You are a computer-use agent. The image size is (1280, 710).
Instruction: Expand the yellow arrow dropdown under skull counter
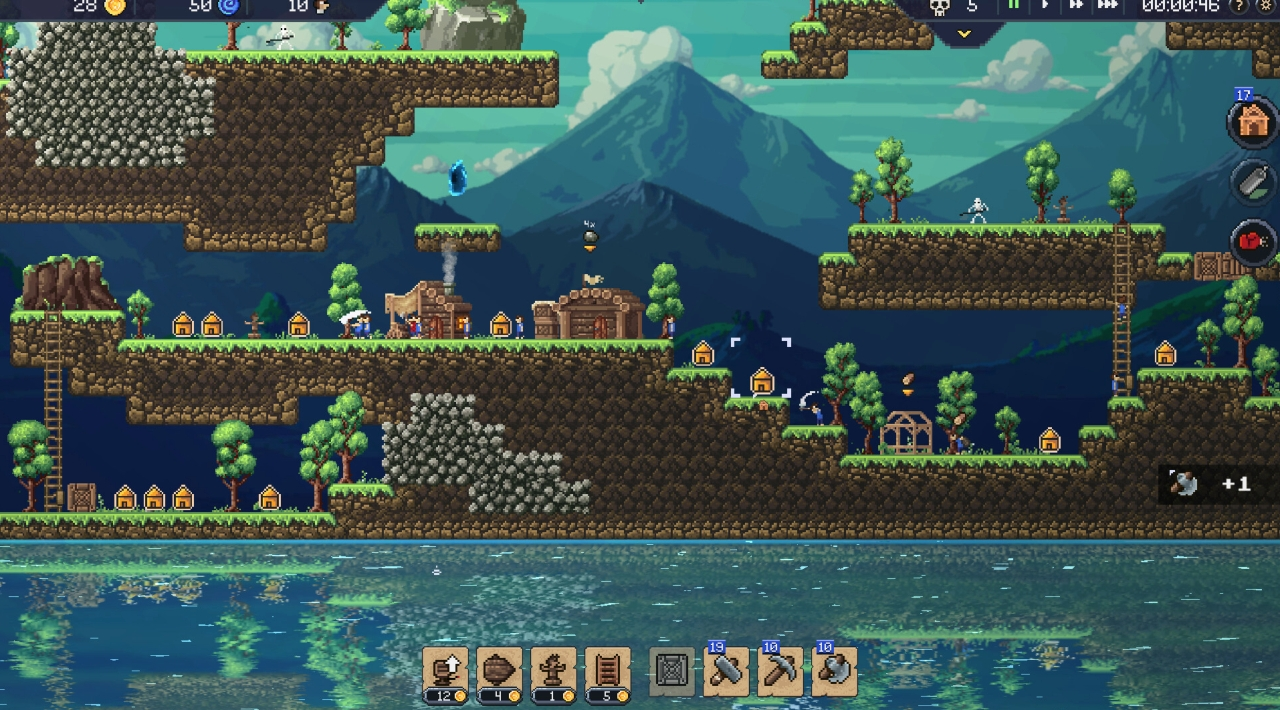coord(964,34)
